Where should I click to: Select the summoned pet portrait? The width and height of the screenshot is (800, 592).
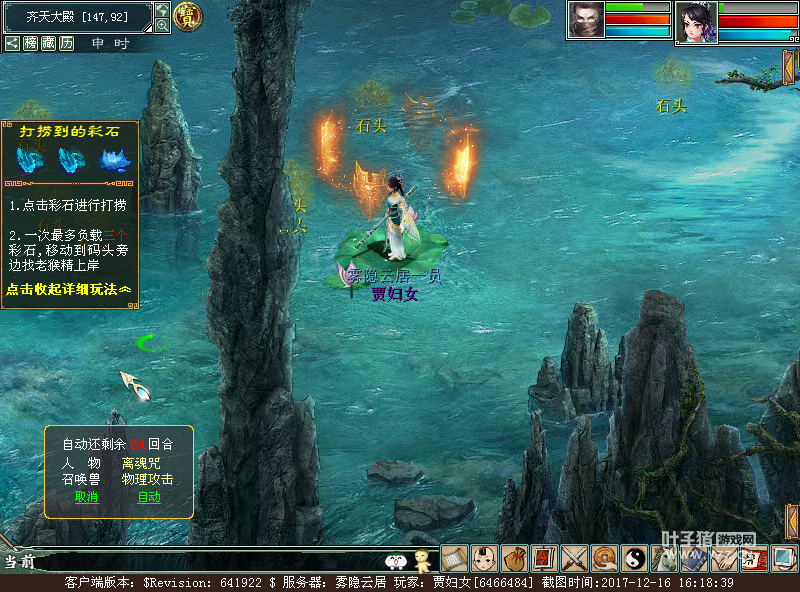click(586, 20)
